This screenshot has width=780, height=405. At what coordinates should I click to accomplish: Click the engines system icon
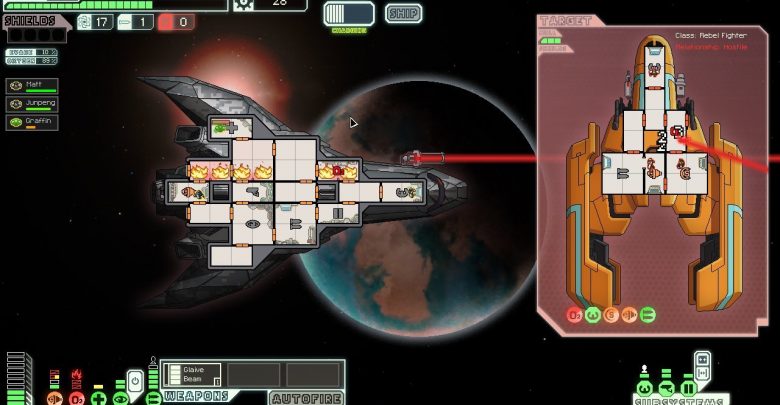(54, 399)
